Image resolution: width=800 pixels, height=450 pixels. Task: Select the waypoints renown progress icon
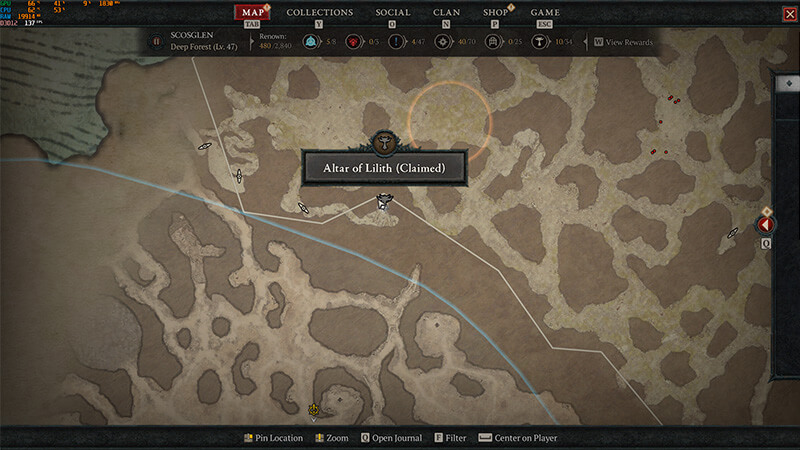point(312,42)
